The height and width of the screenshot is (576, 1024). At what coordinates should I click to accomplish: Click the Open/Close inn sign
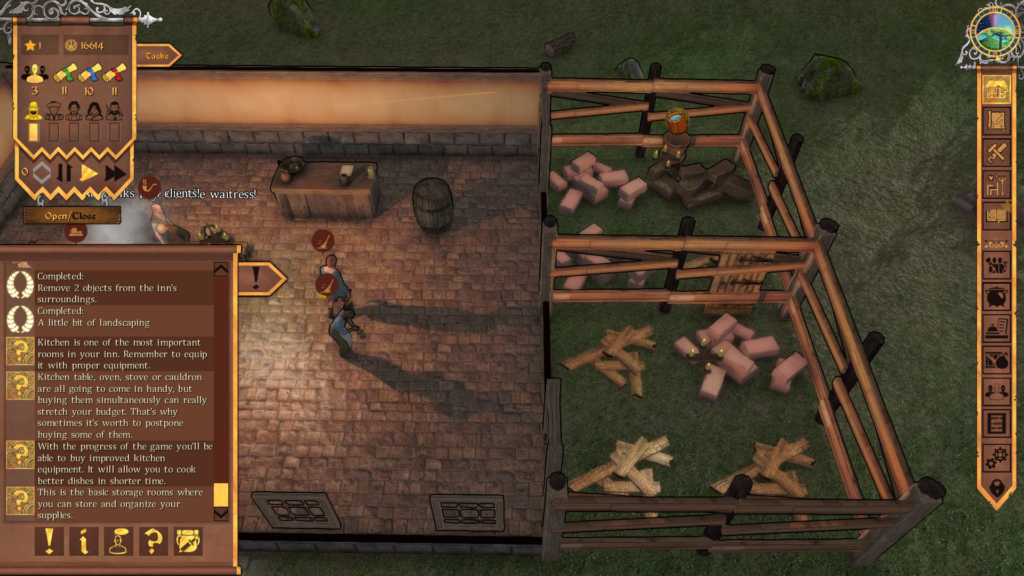pyautogui.click(x=71, y=215)
